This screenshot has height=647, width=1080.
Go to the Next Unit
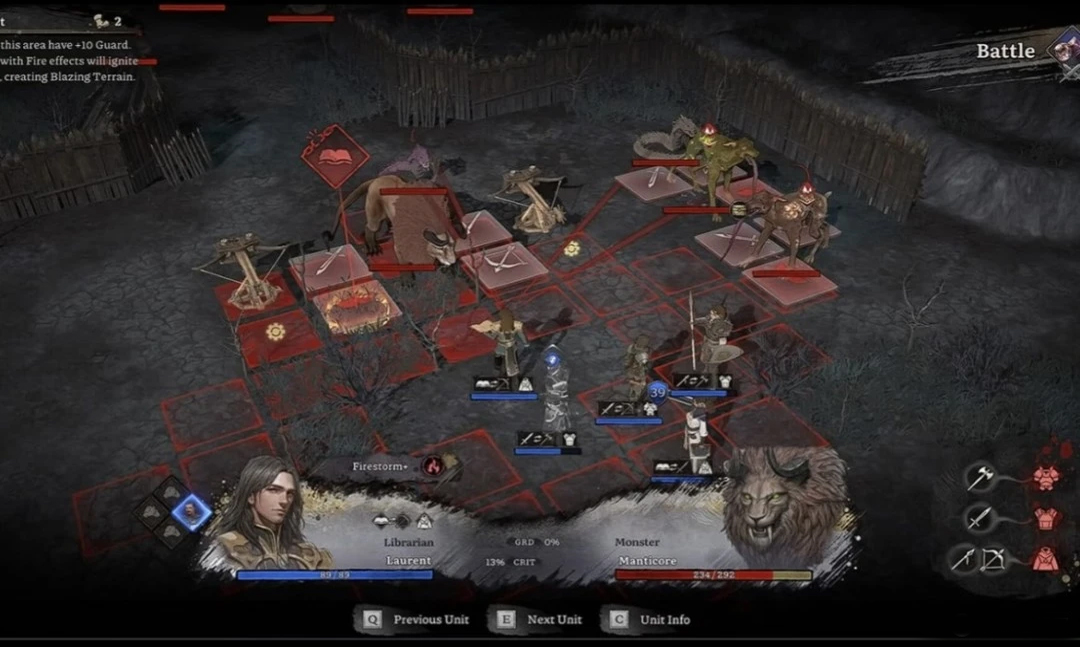540,619
